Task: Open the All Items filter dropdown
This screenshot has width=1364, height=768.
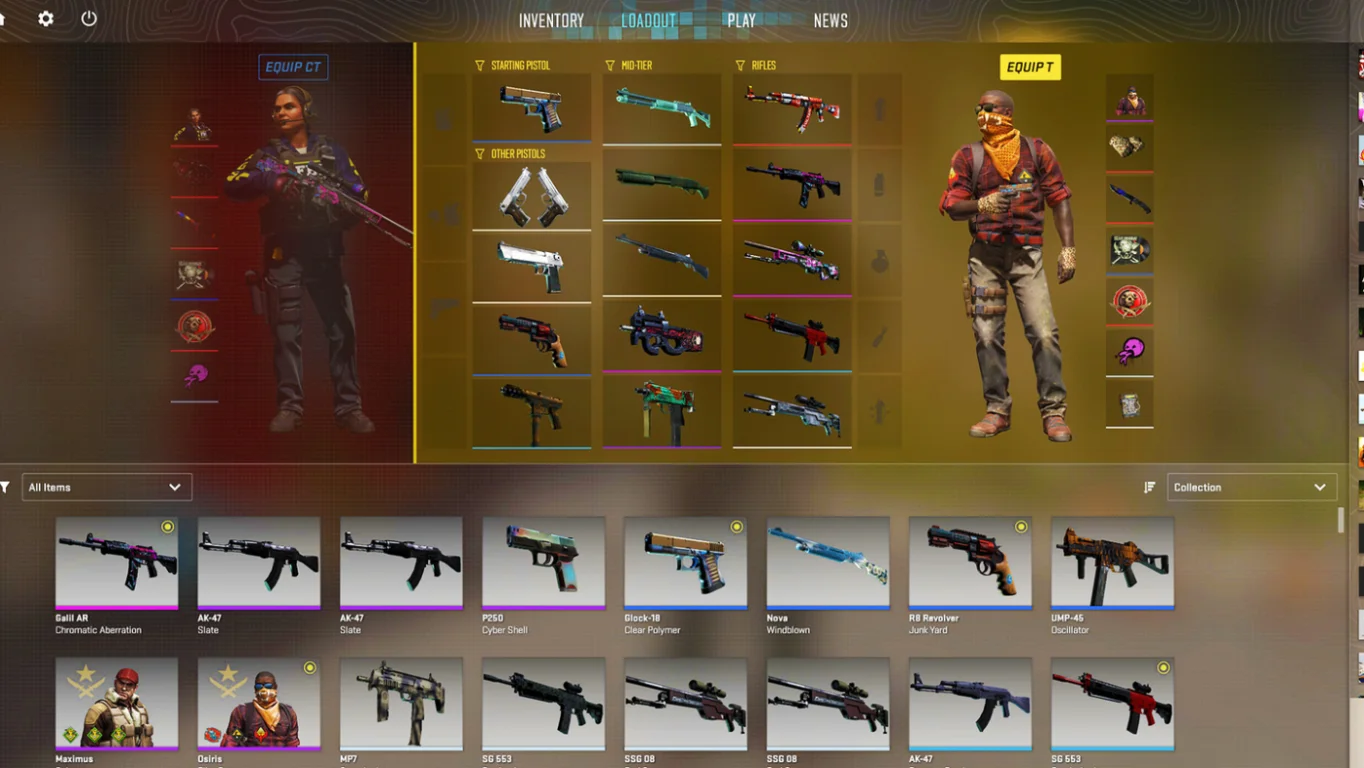Action: pyautogui.click(x=106, y=487)
